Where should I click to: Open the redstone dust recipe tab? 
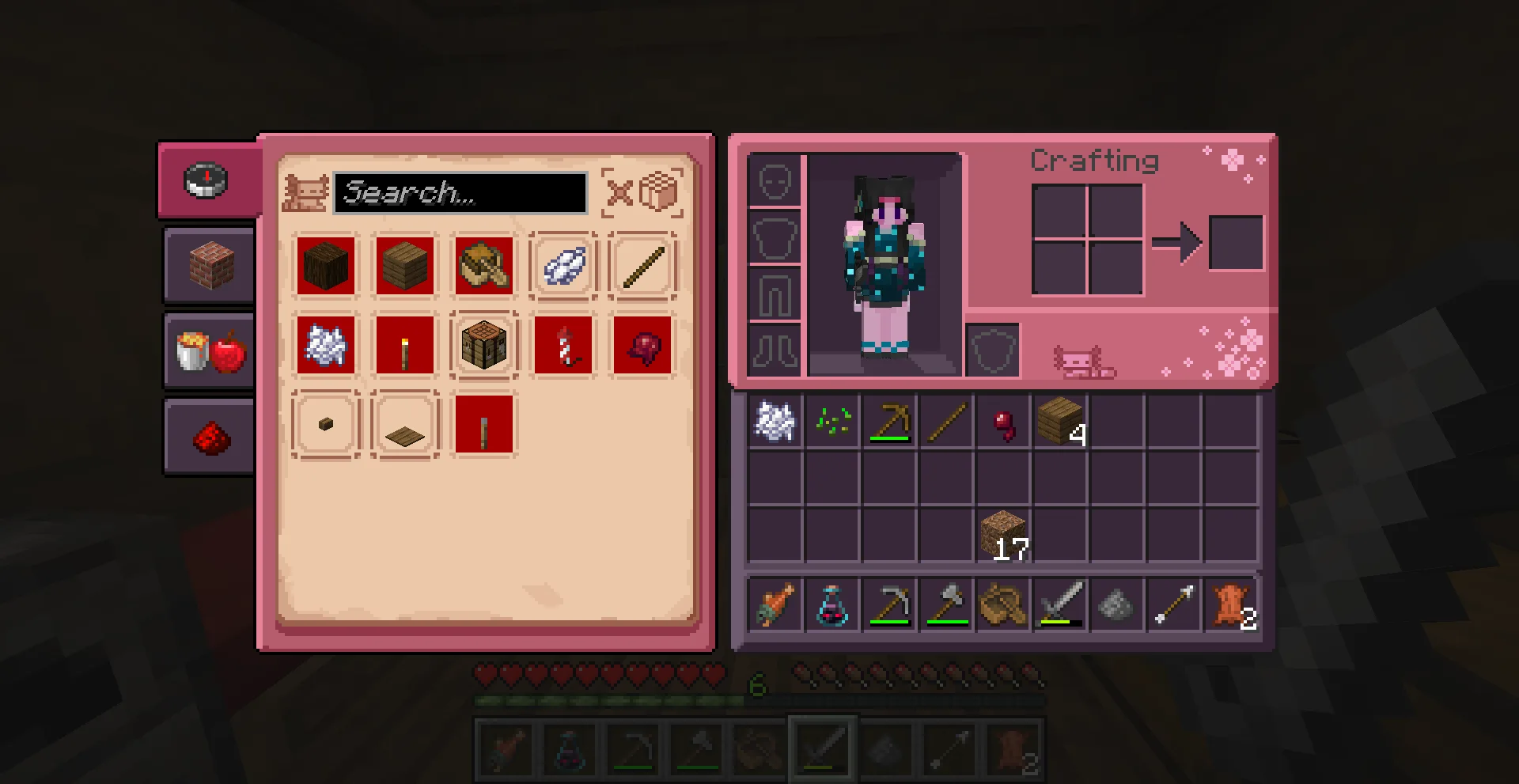point(210,436)
